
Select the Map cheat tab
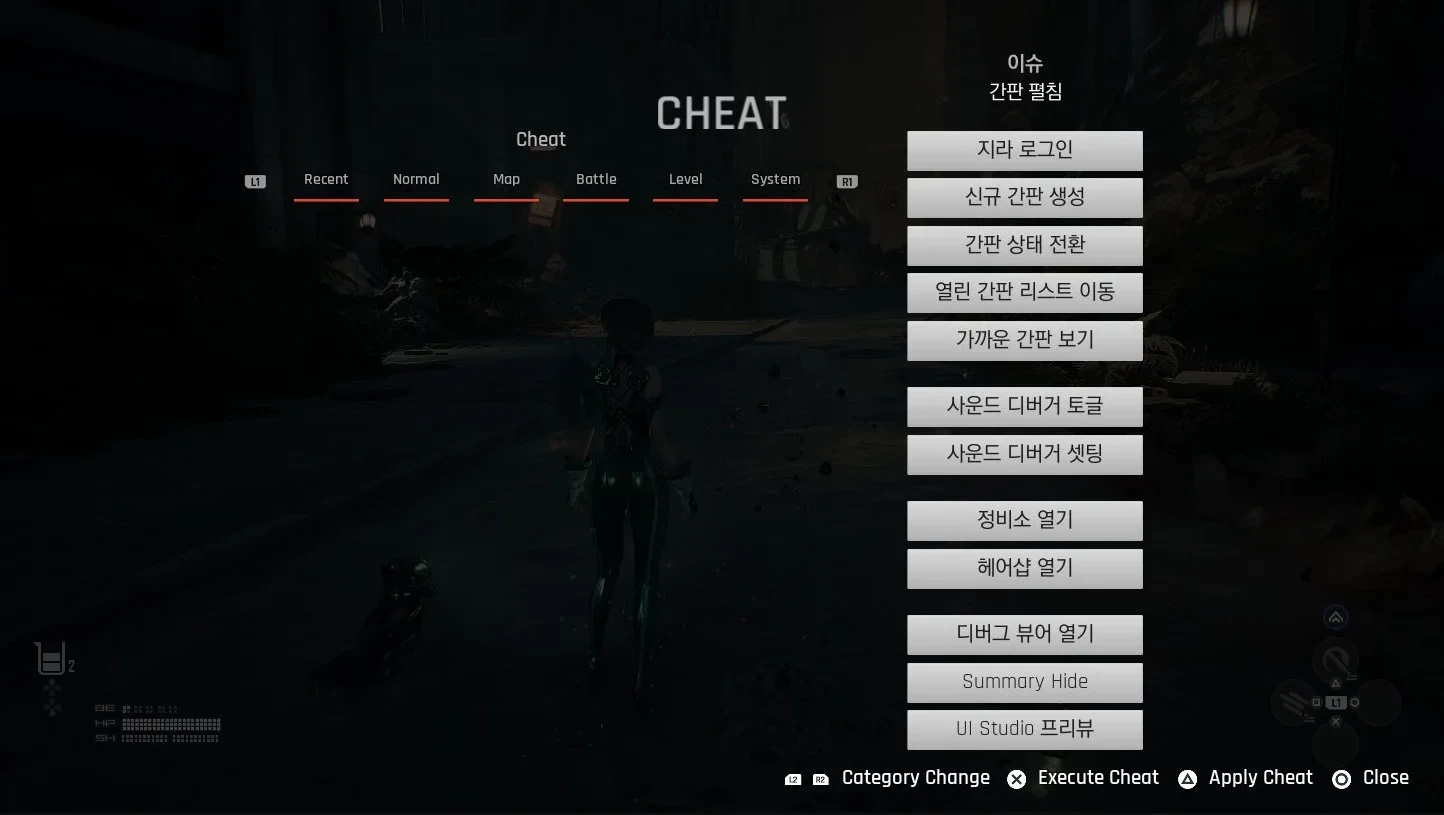coord(506,180)
